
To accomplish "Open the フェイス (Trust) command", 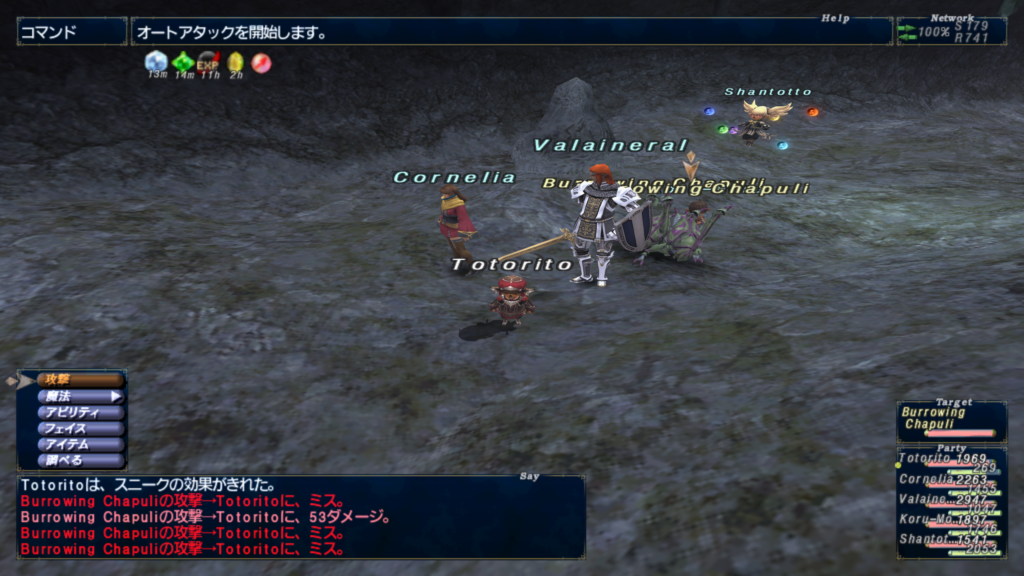I will (x=80, y=428).
